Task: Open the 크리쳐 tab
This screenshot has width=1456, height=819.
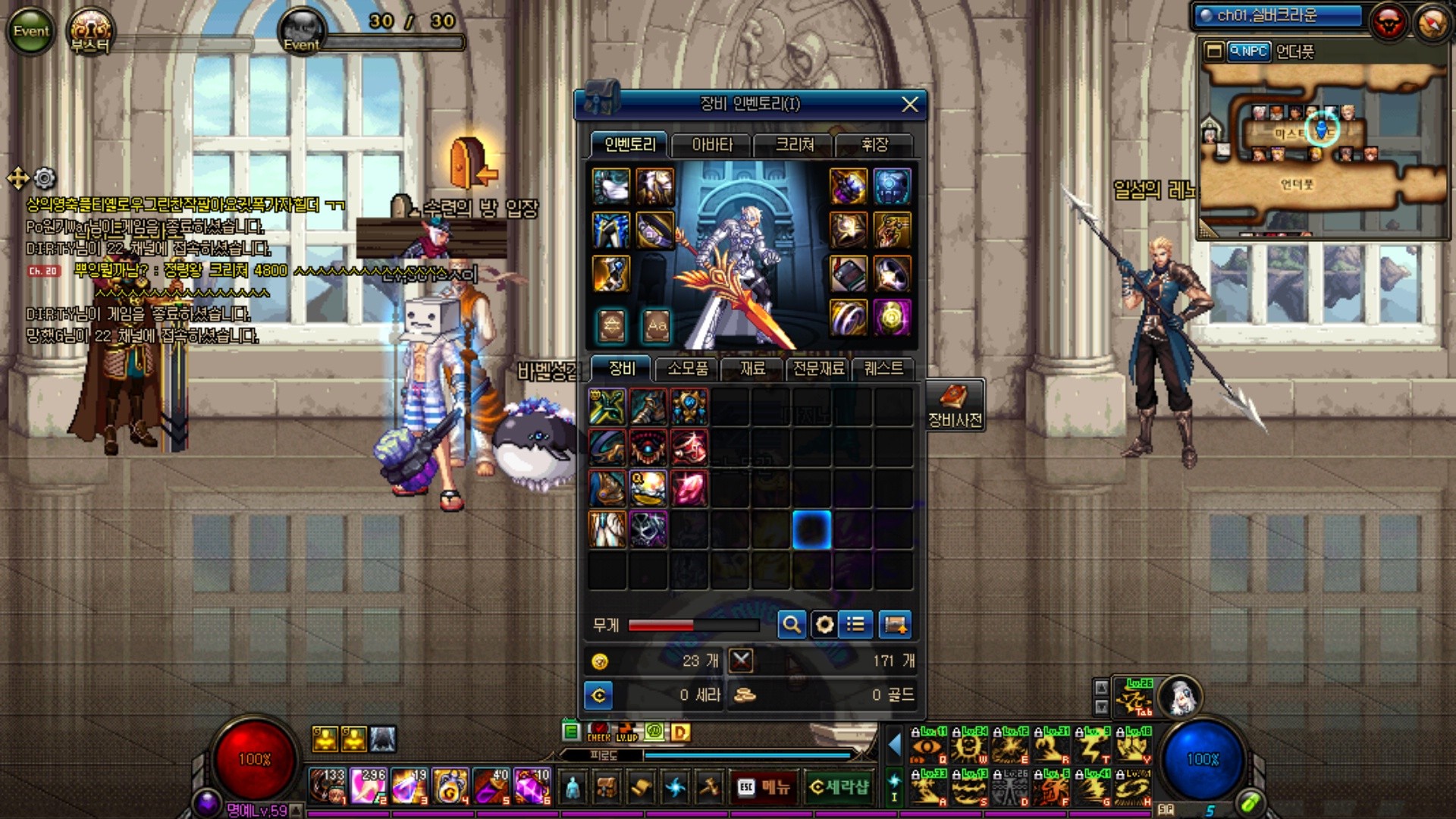Action: [x=794, y=144]
